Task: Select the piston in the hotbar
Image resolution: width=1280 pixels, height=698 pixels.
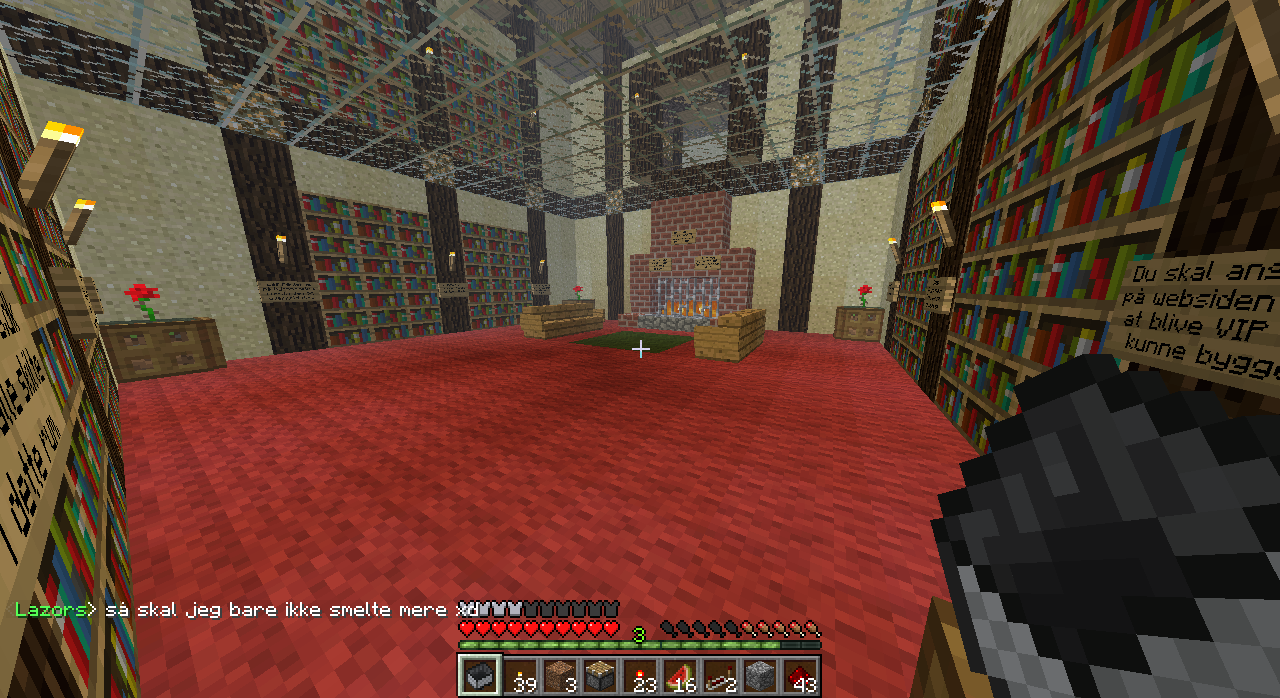Action: click(600, 675)
